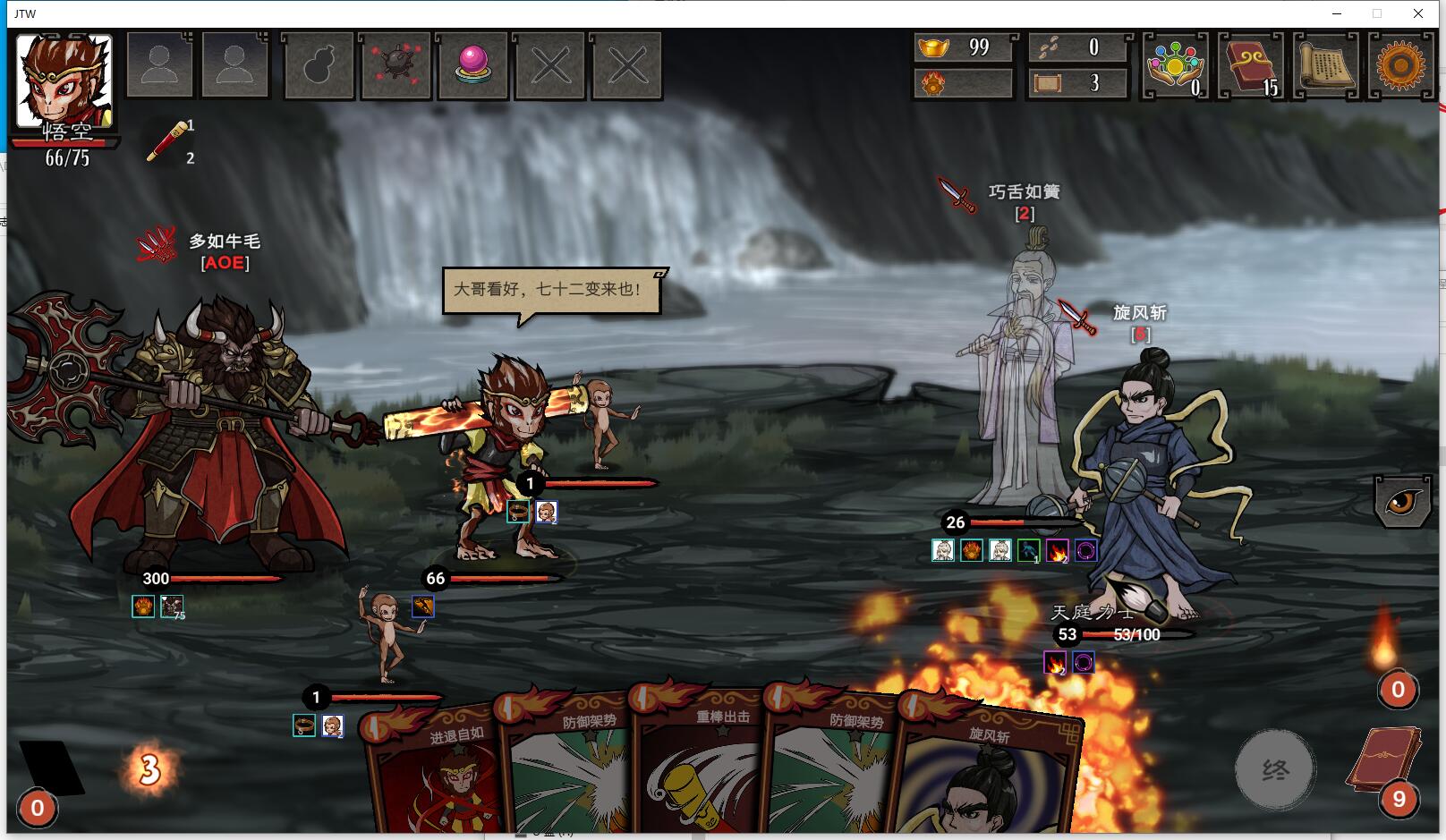Select the gourd item slot

[x=319, y=66]
